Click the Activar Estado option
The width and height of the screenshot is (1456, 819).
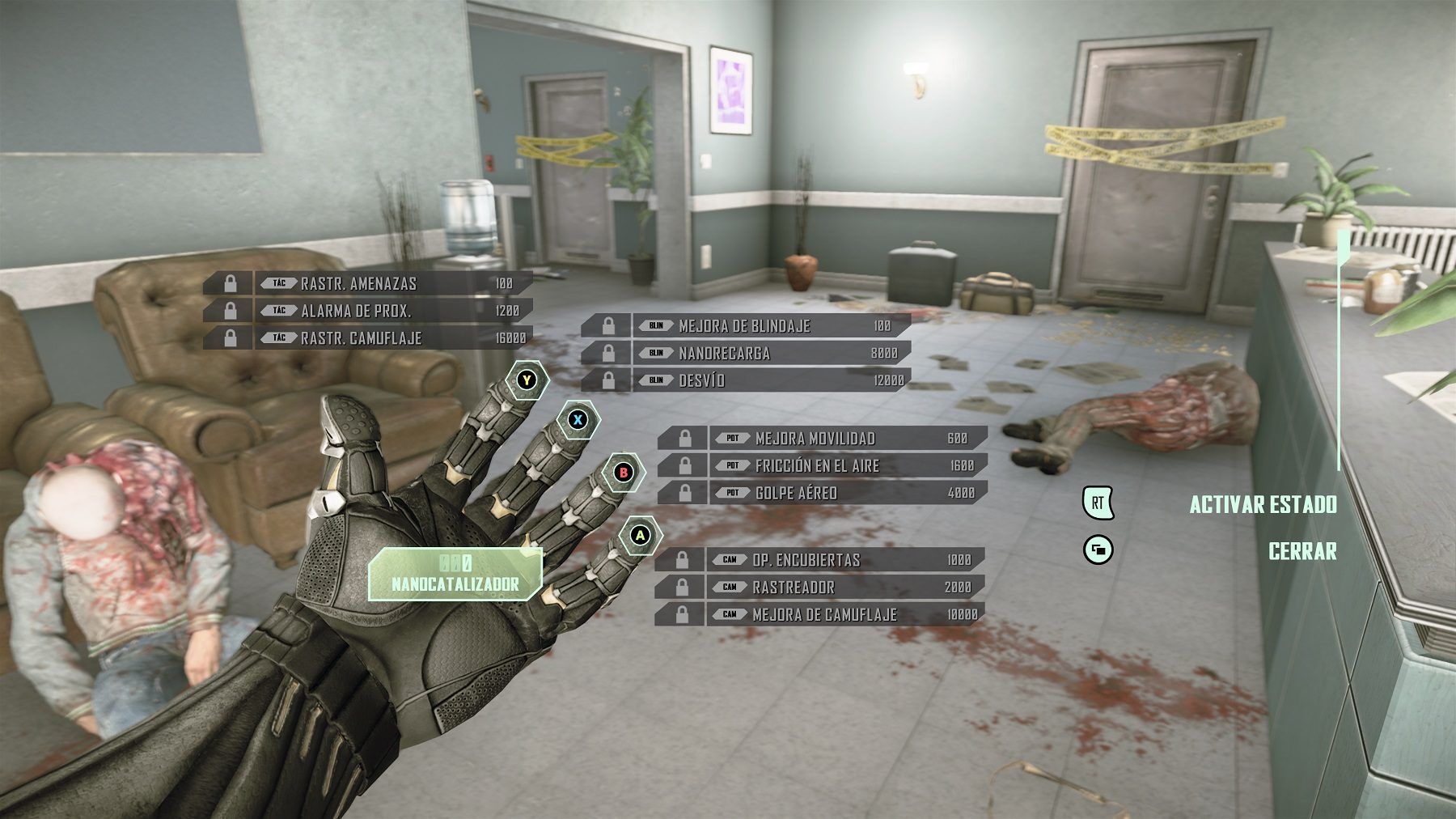coord(1262,505)
